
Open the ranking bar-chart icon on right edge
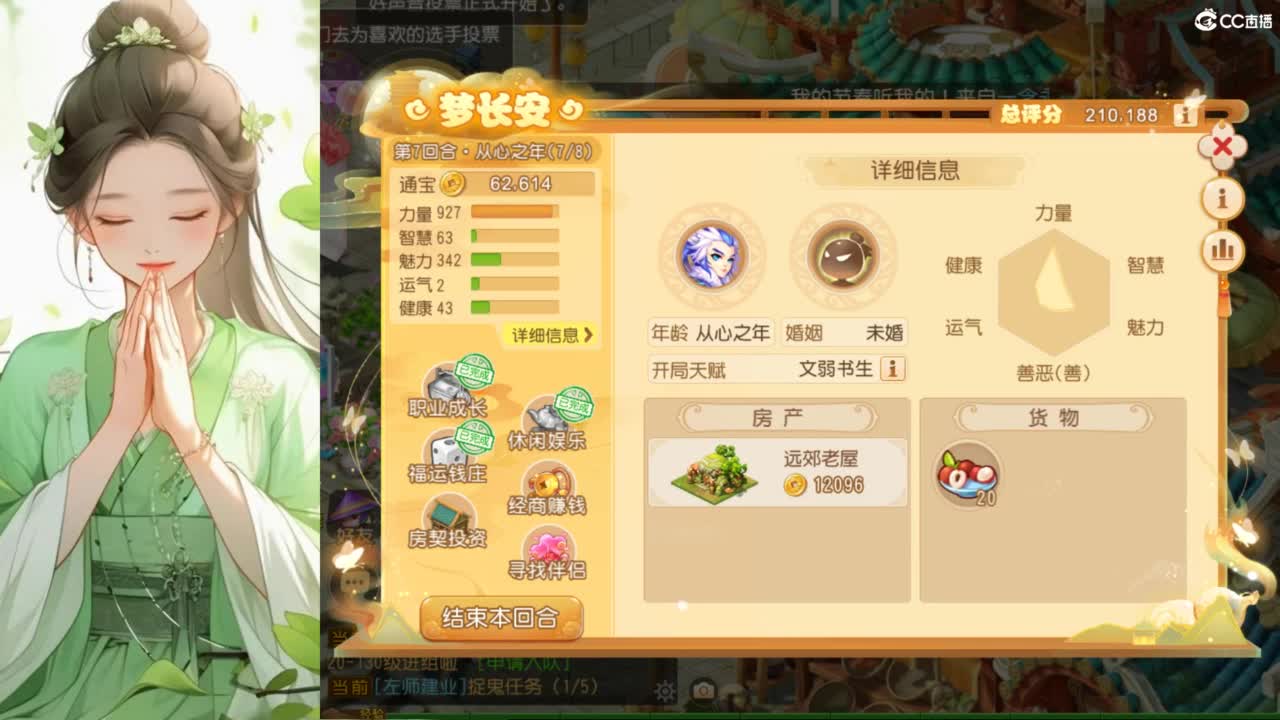[1221, 250]
